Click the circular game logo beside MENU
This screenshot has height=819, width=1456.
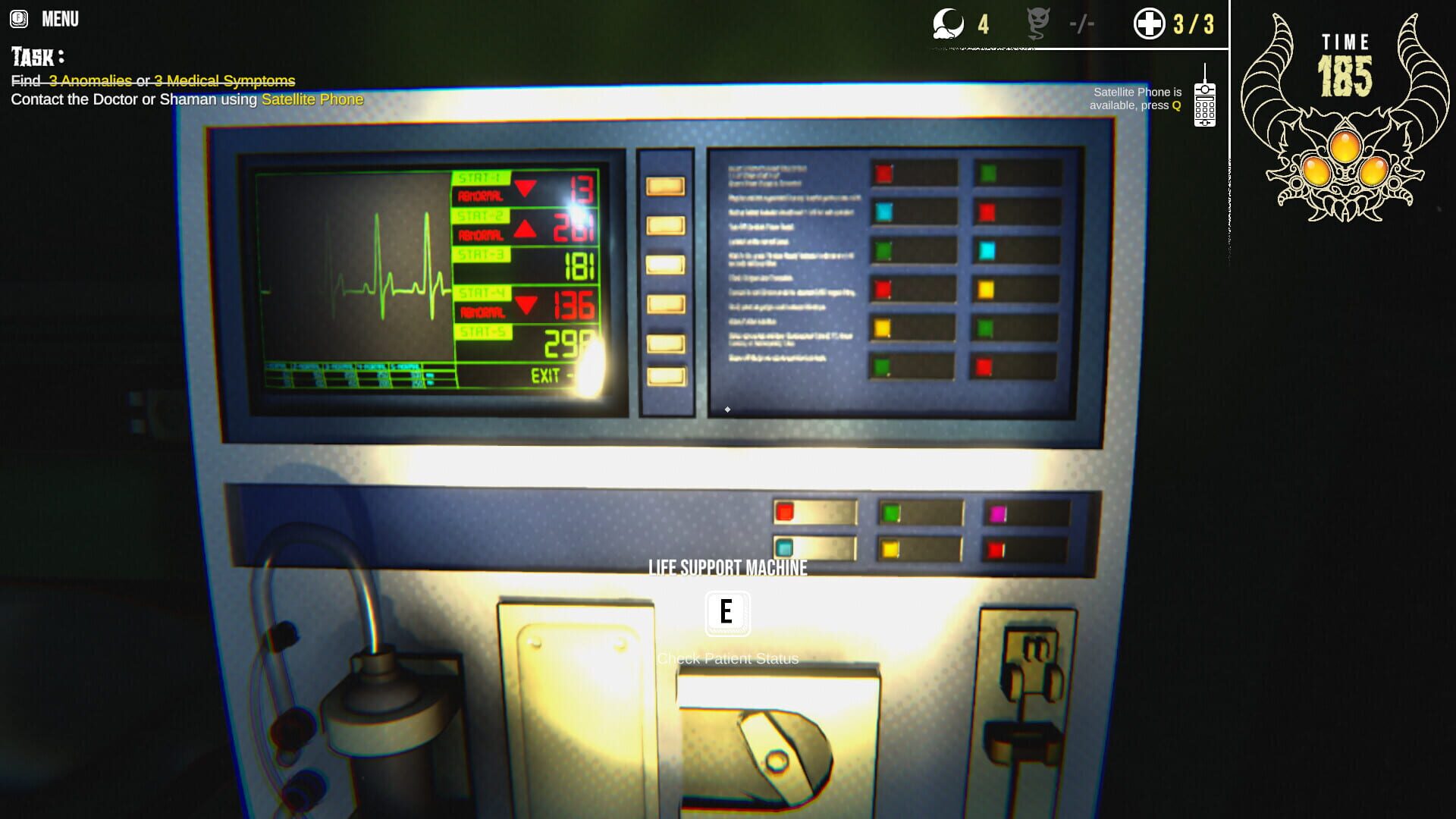[x=17, y=18]
